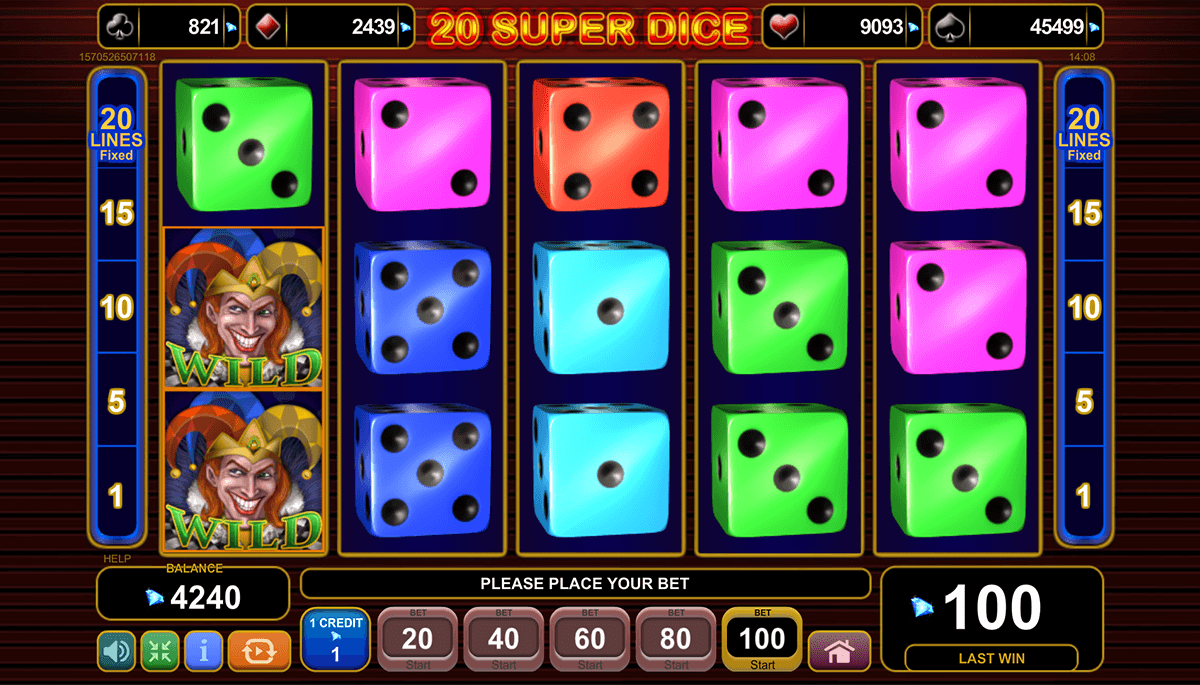
Task: Activate the orange autoplay button
Action: click(259, 651)
